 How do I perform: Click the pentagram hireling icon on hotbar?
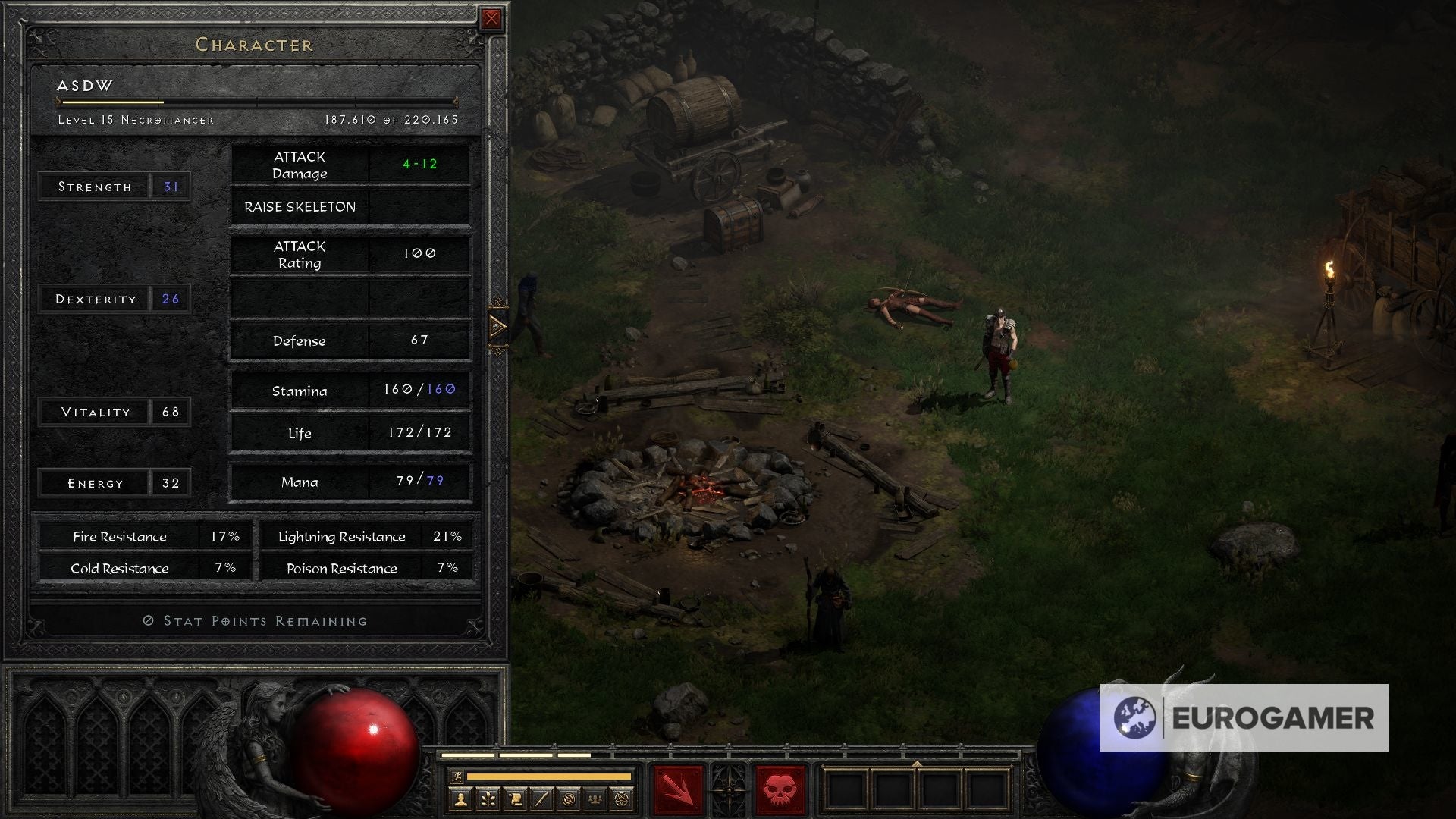point(622,799)
